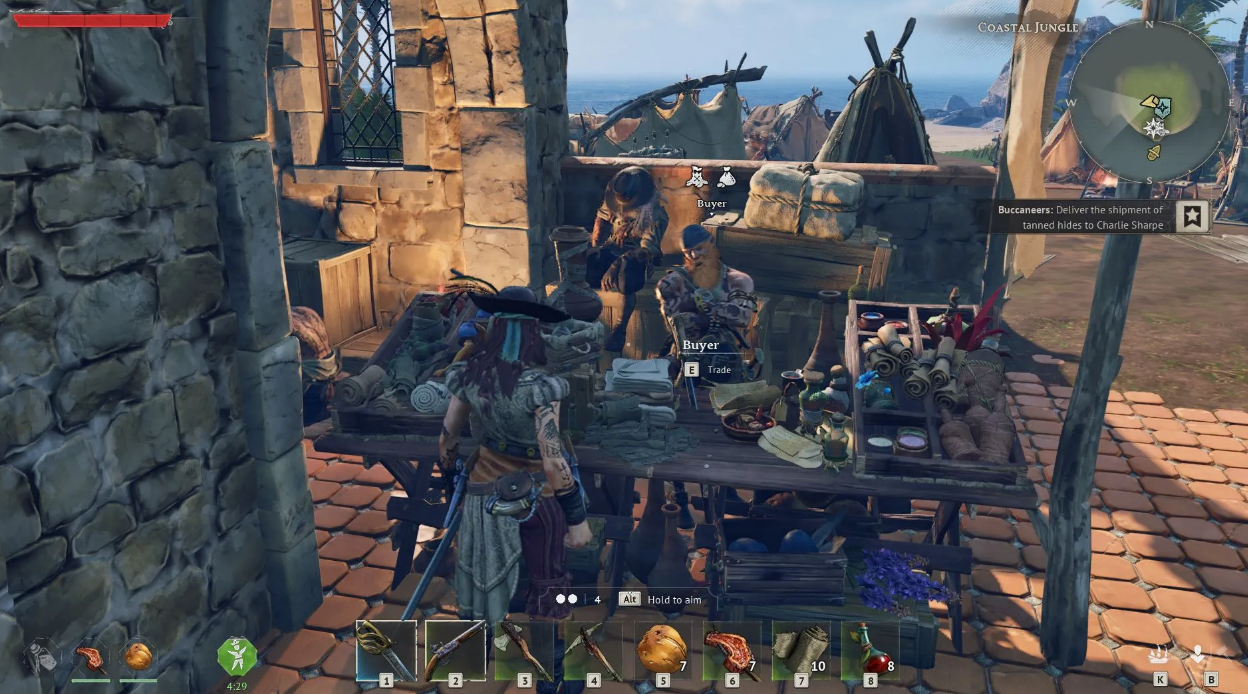Select the yellow barrel marker on minimap
The height and width of the screenshot is (694, 1248).
(x=1154, y=152)
